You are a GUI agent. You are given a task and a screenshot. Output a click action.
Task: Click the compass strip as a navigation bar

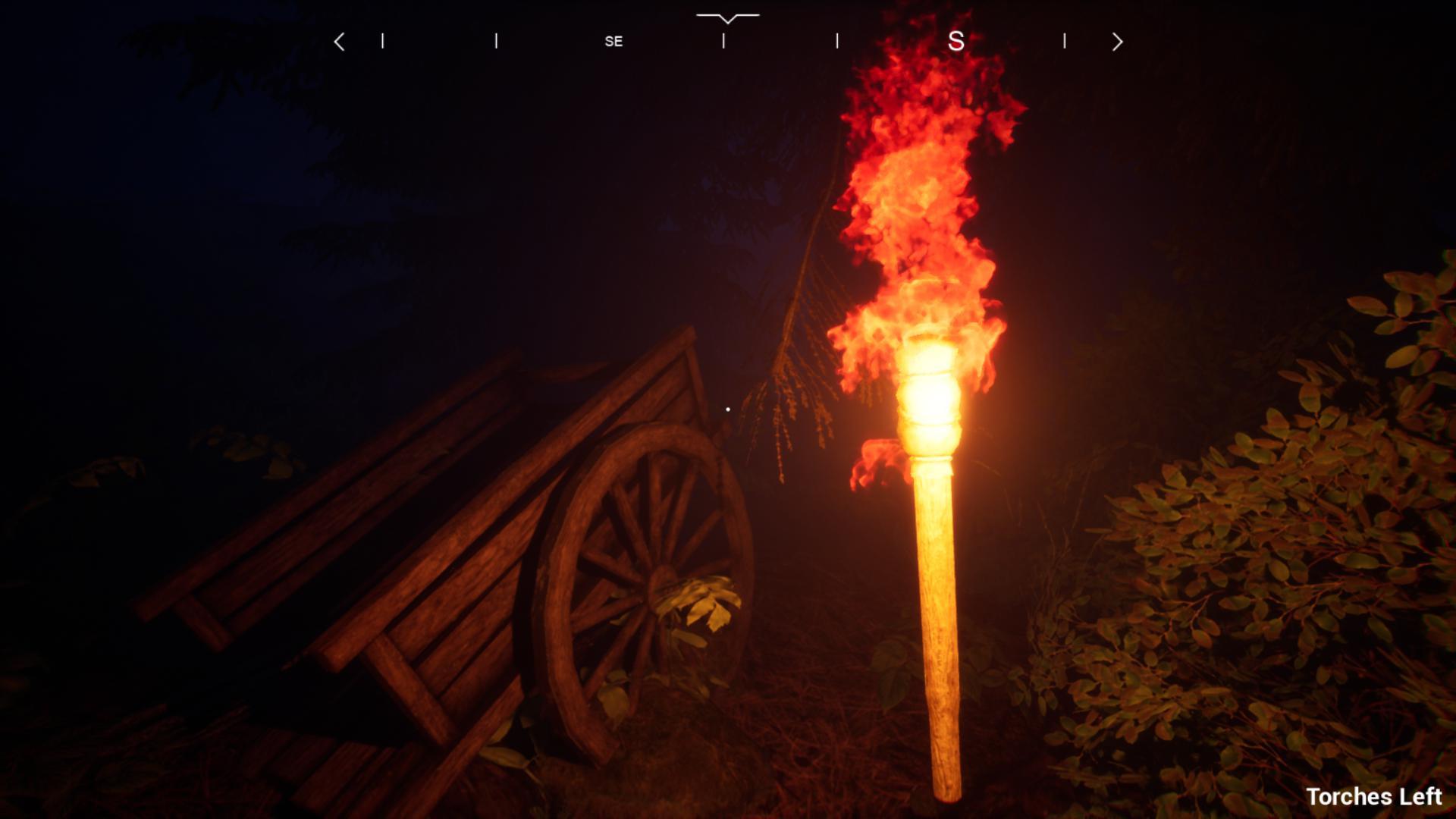(x=728, y=42)
